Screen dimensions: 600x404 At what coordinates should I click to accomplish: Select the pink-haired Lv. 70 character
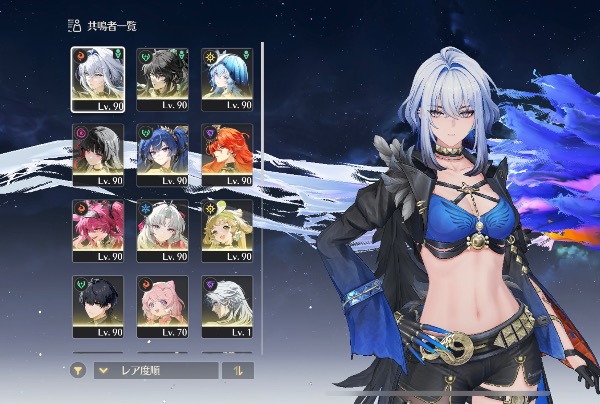[x=161, y=306]
